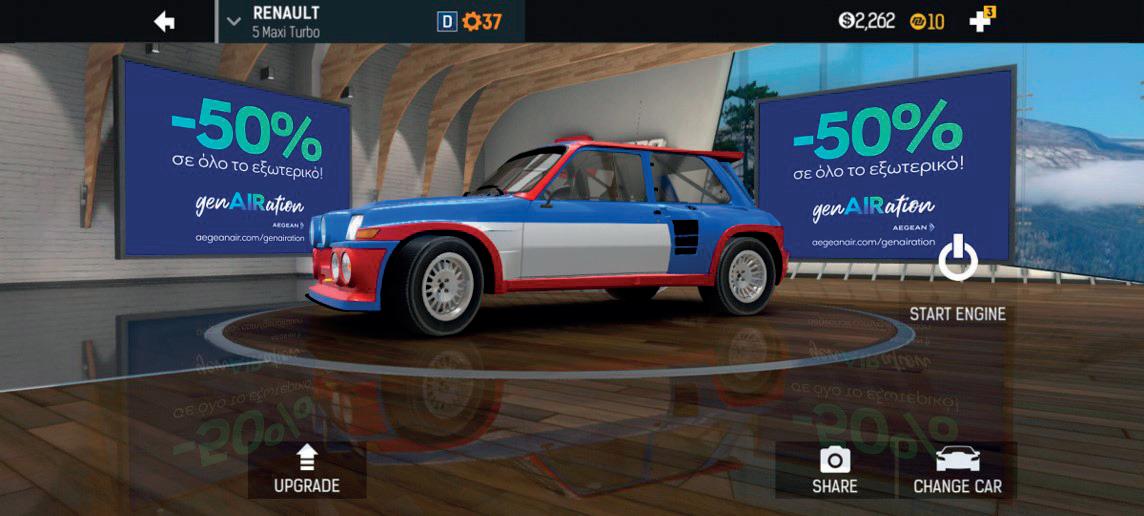
Task: Open the Upgrade menu
Action: point(307,470)
